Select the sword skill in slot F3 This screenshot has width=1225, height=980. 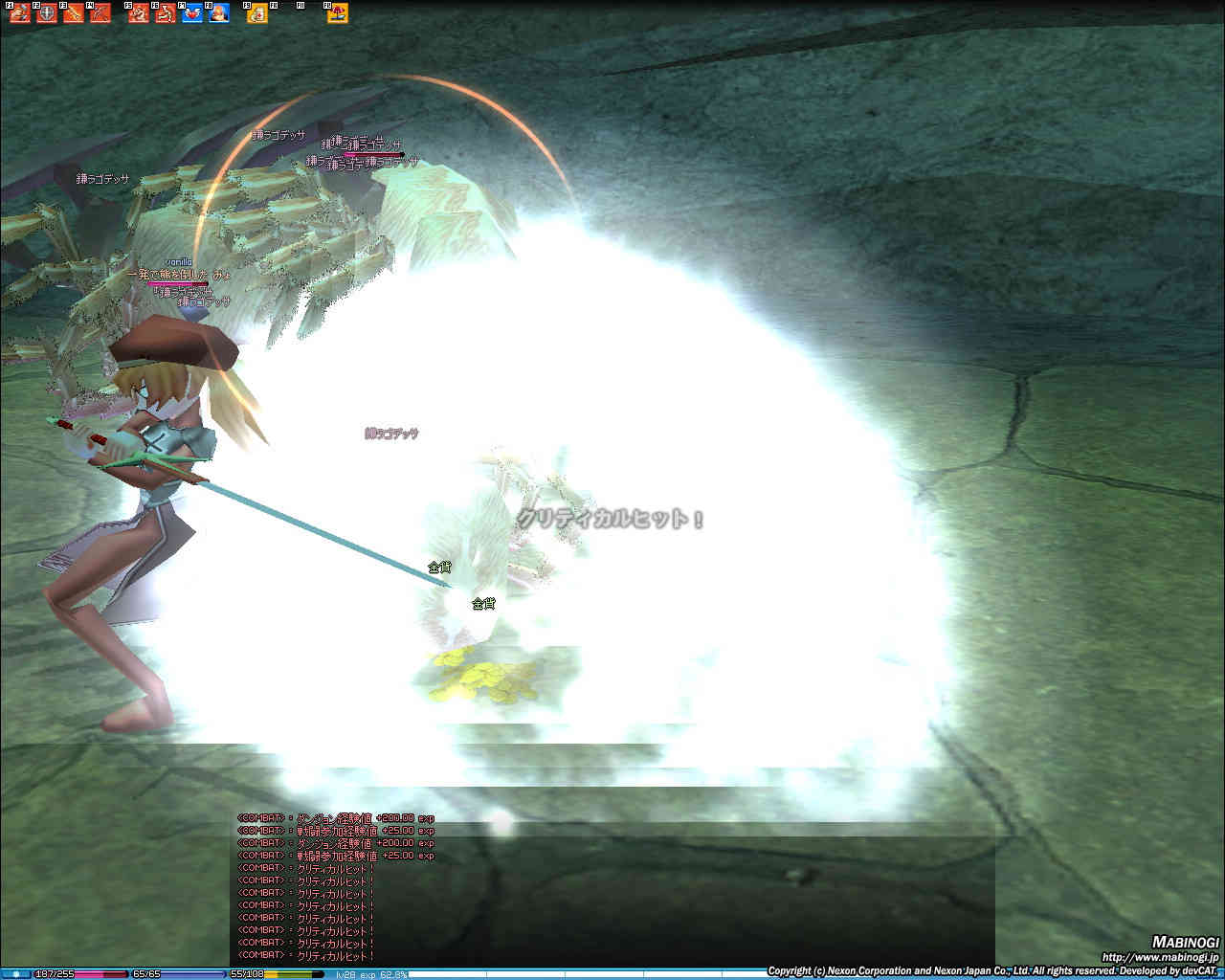pos(74,13)
